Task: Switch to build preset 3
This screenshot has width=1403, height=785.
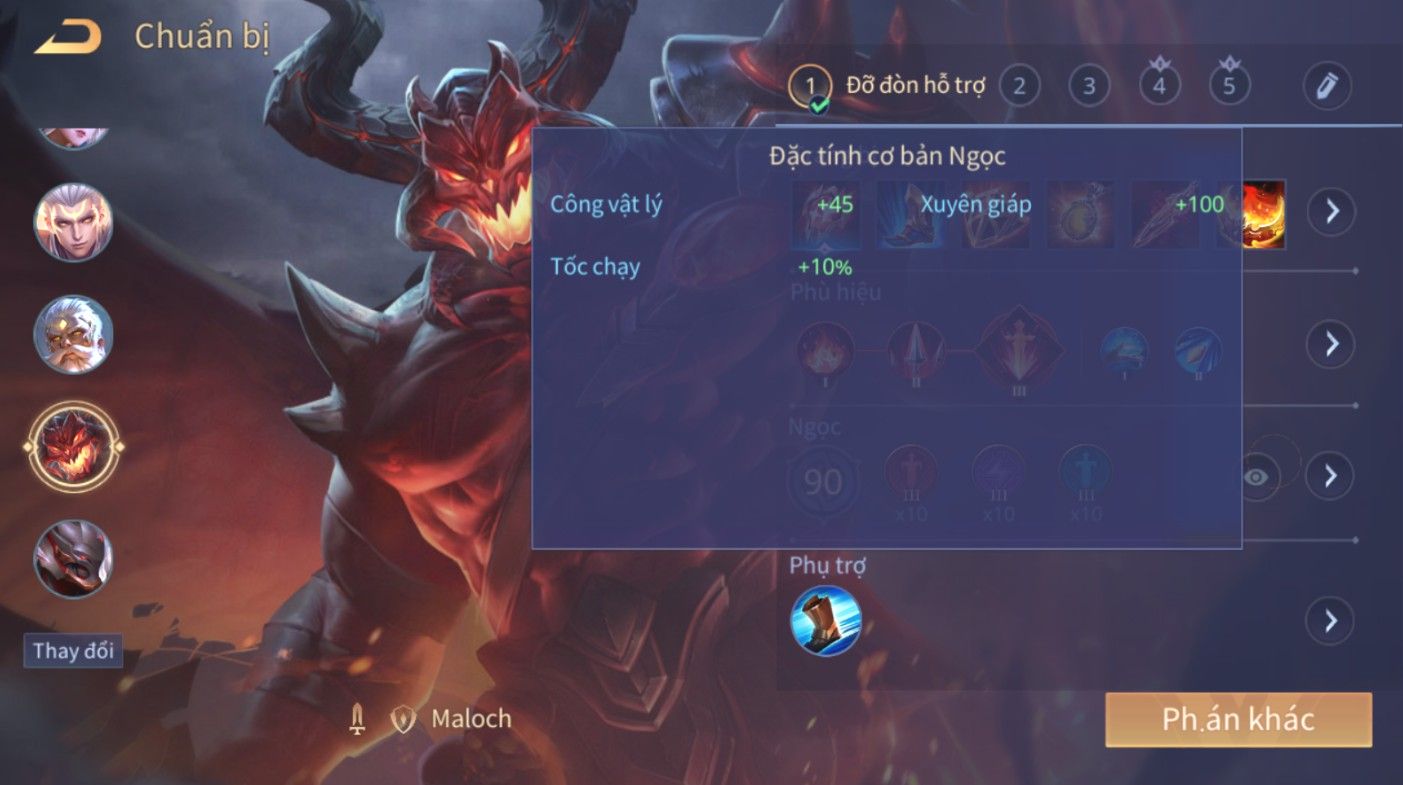Action: pyautogui.click(x=1088, y=86)
